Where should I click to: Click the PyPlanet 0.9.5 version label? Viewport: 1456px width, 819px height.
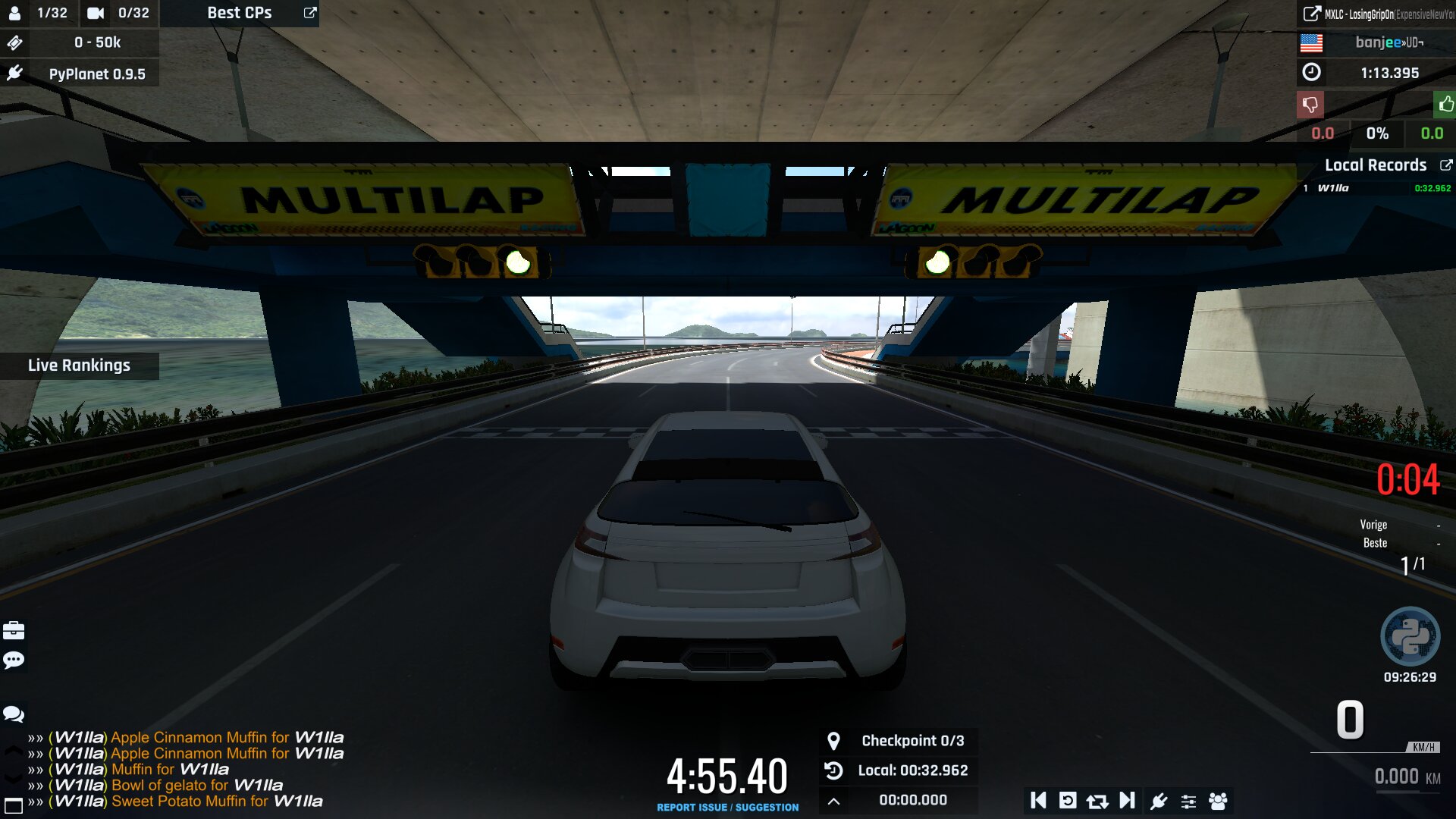click(97, 74)
